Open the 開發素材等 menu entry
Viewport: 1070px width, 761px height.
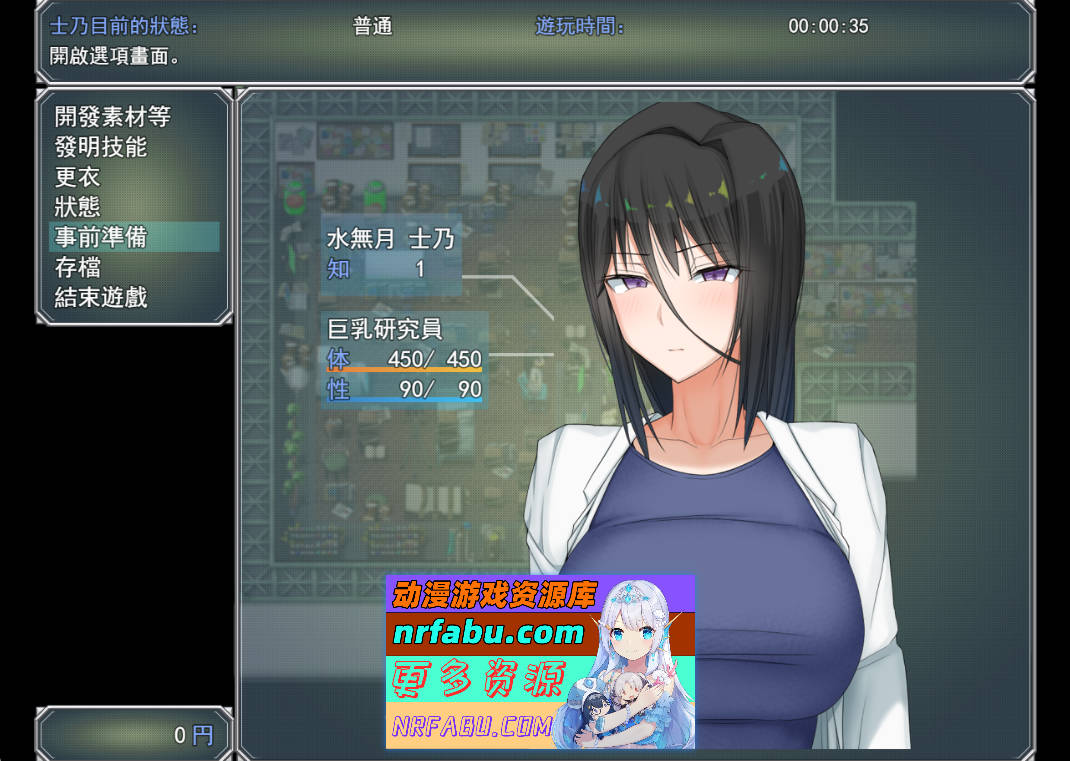point(112,117)
